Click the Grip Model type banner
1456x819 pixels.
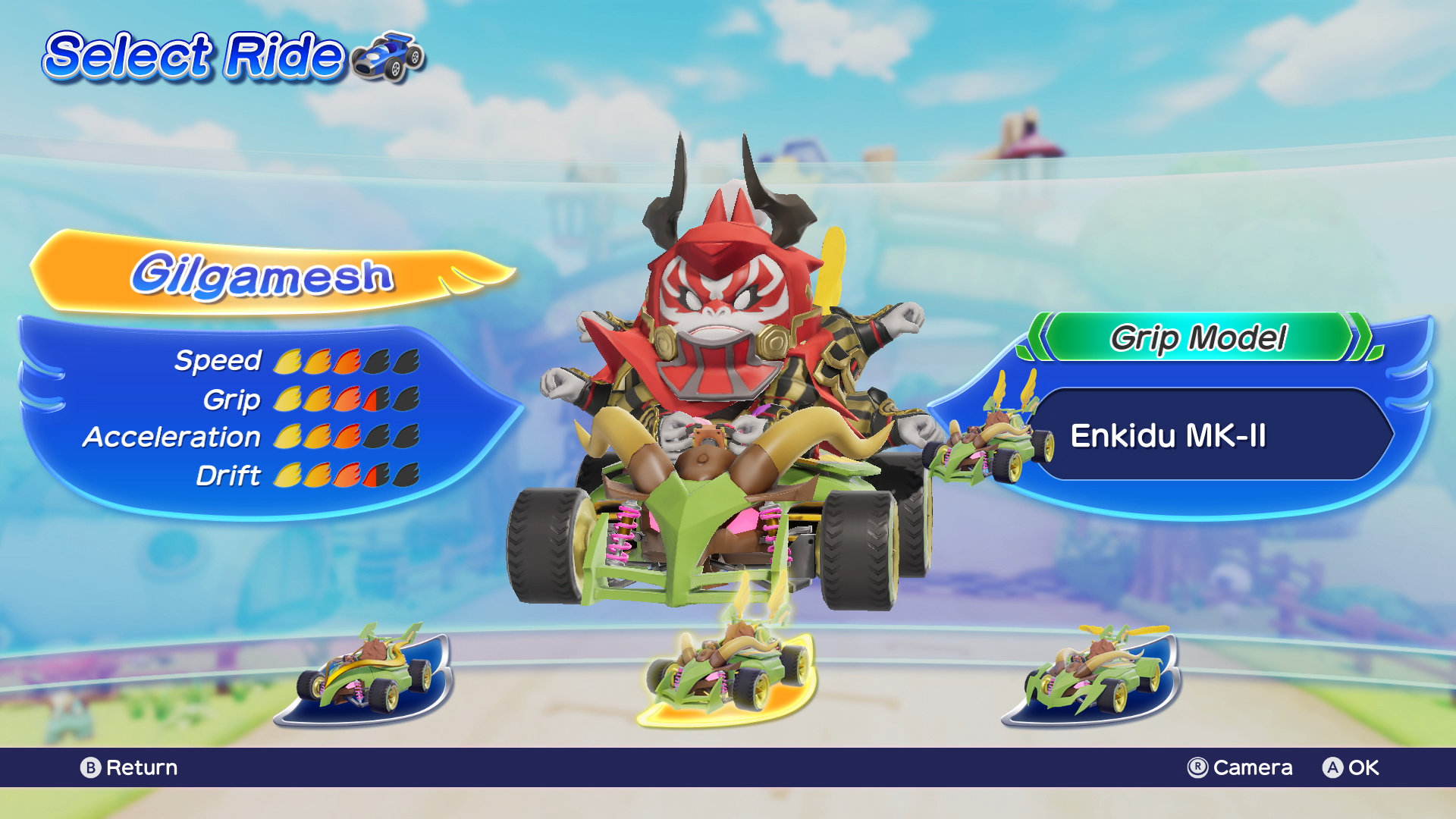(1198, 338)
